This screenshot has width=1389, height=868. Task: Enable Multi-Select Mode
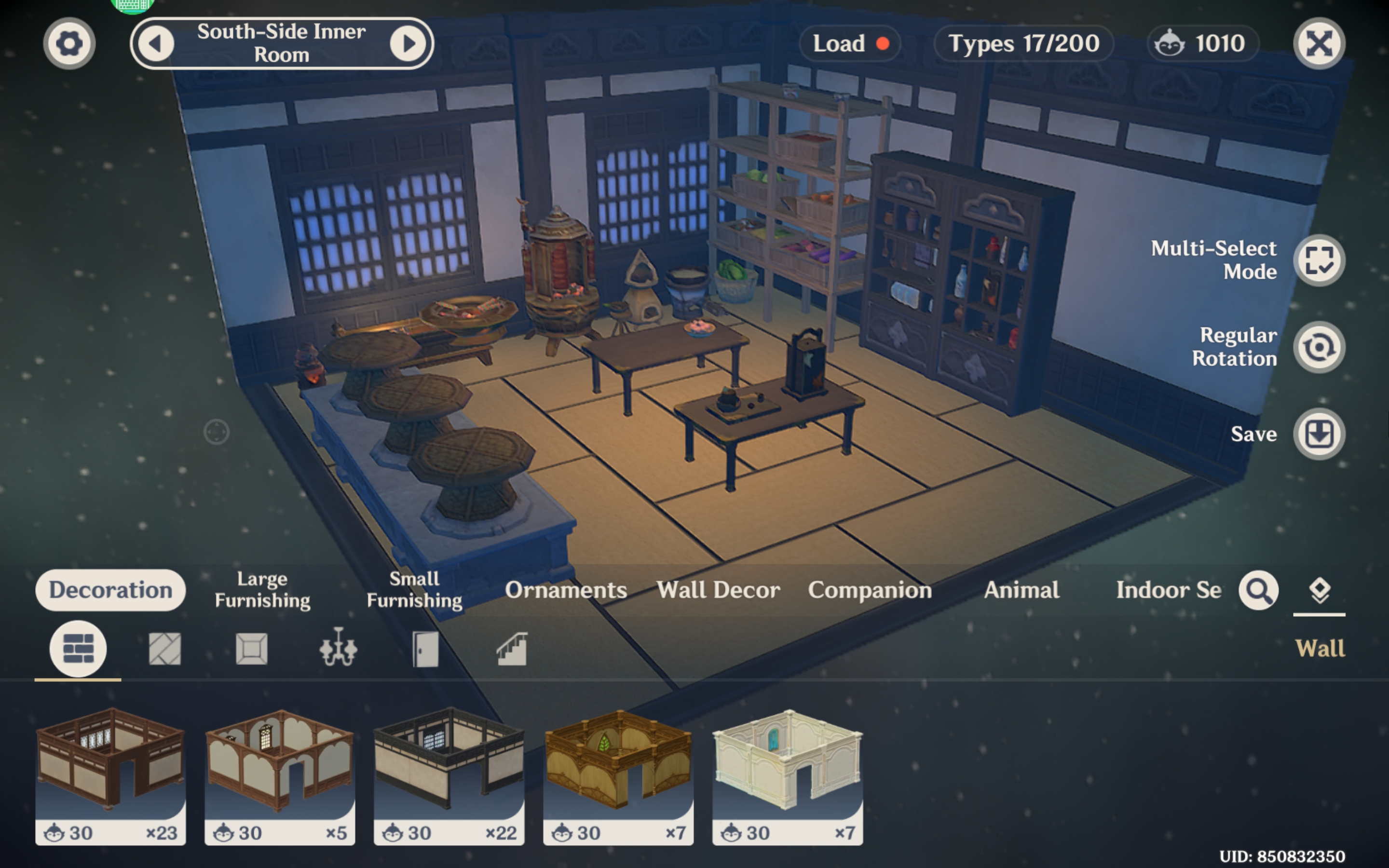pos(1319,260)
